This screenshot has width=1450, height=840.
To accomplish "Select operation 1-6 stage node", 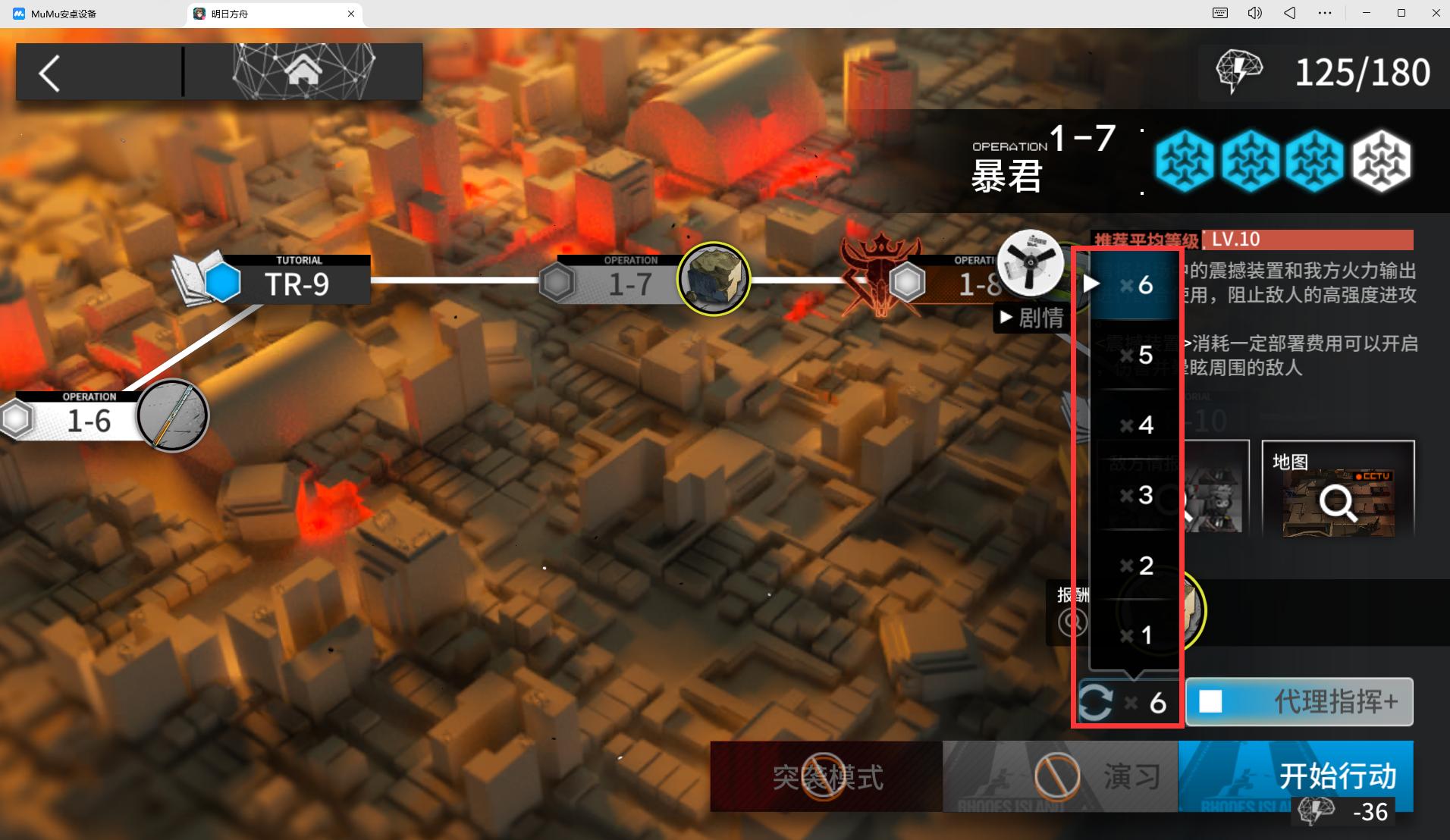I will point(89,420).
